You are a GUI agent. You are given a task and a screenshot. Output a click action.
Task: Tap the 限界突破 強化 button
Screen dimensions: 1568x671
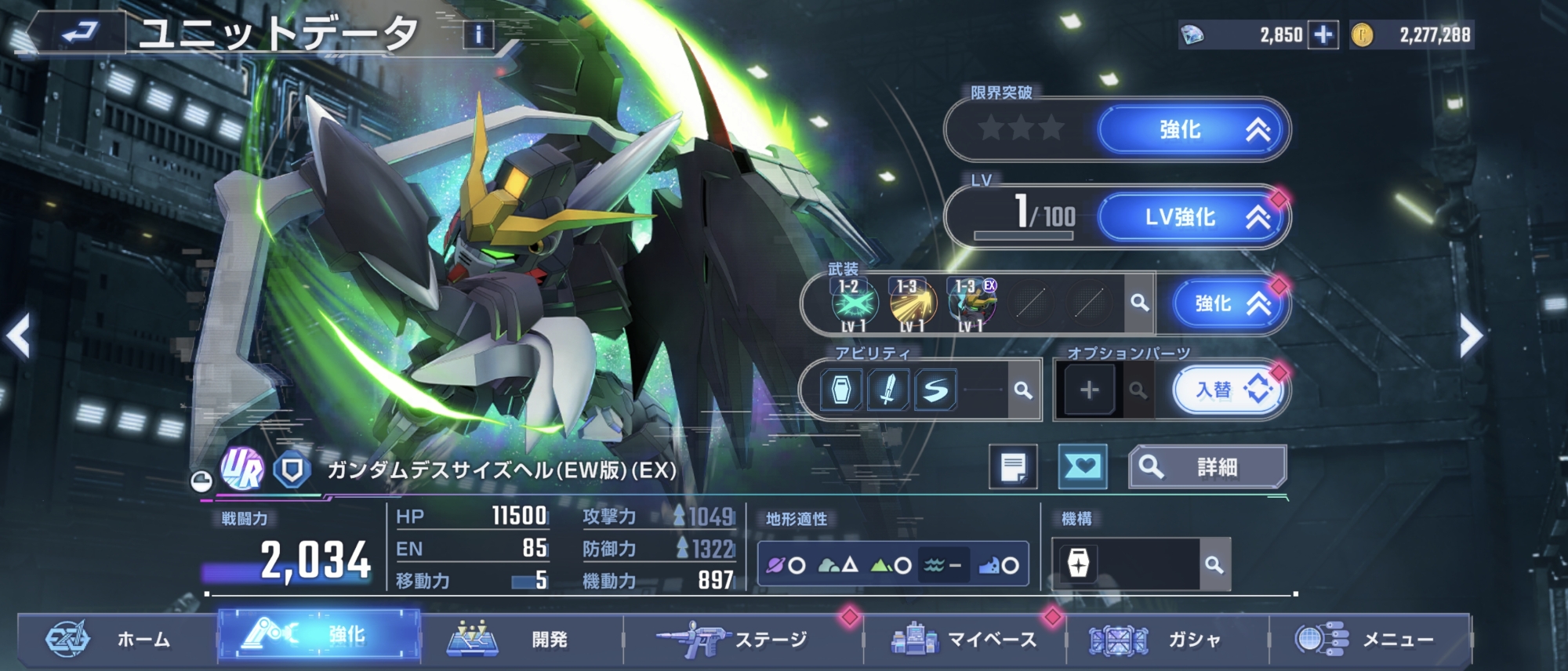1194,130
